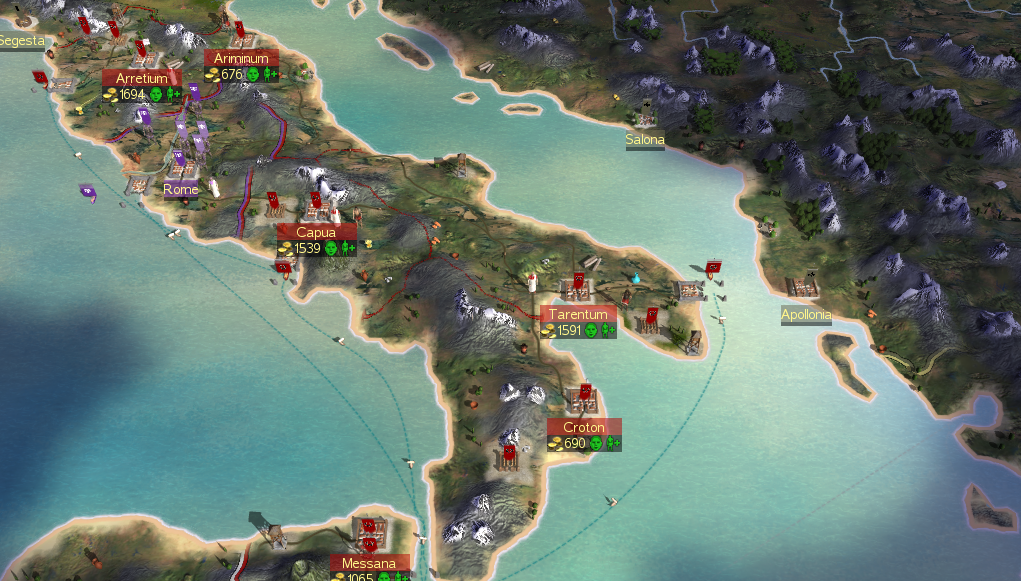Choose the Apollonia settlement name tag
Image resolution: width=1021 pixels, height=581 pixels.
806,315
